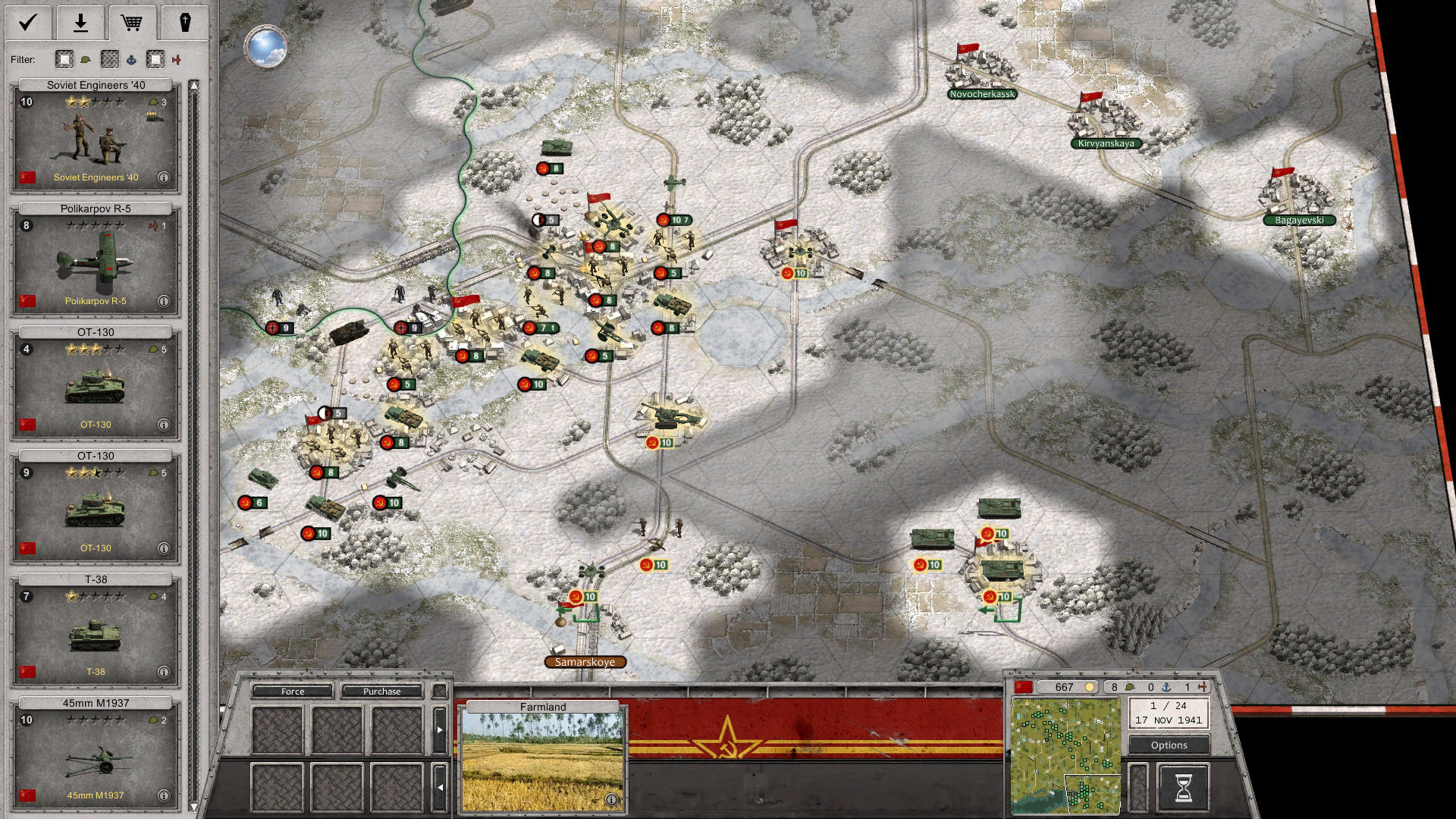Click the minimap to move view

[1065, 756]
